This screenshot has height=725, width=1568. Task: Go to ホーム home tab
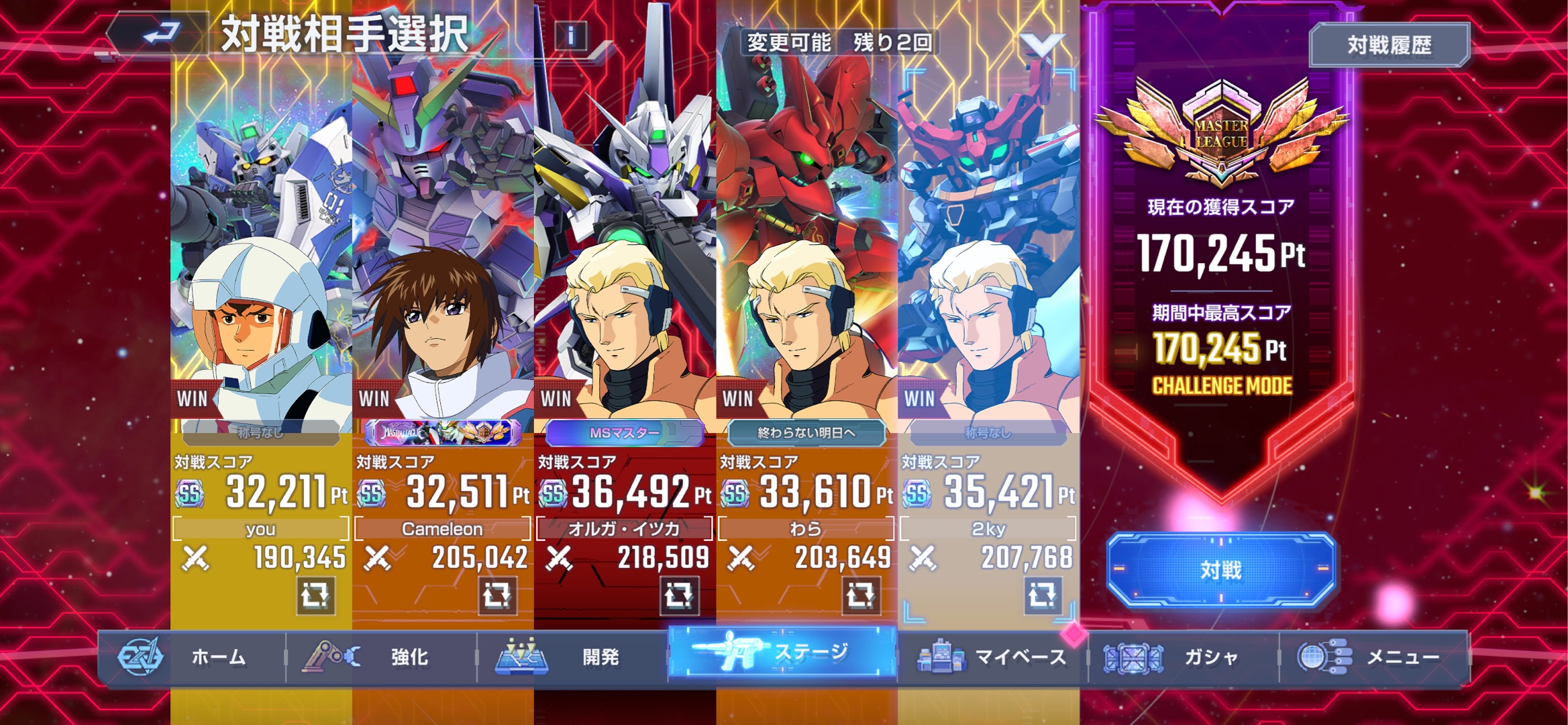click(193, 657)
